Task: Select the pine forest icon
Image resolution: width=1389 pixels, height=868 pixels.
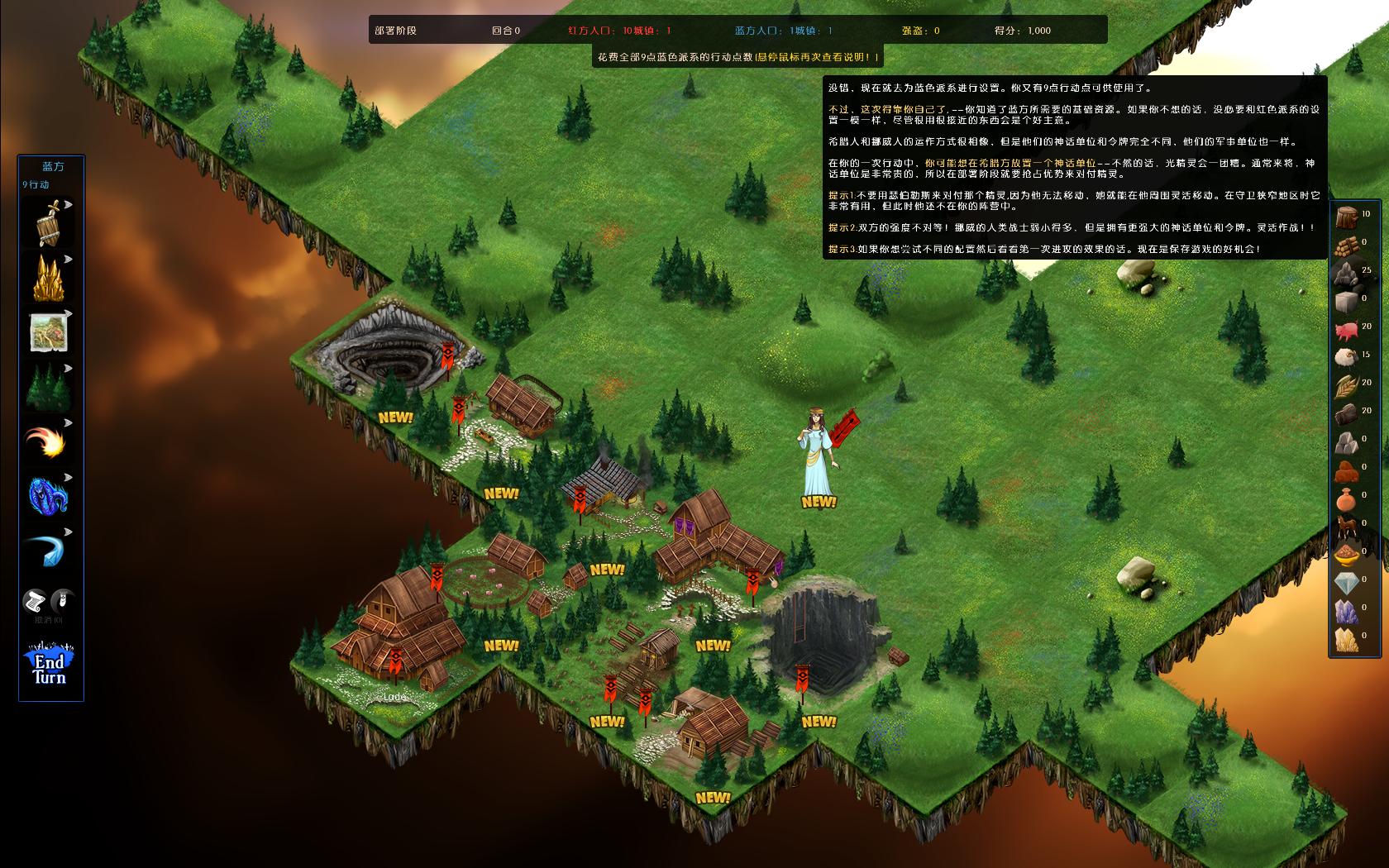Action: tap(49, 387)
